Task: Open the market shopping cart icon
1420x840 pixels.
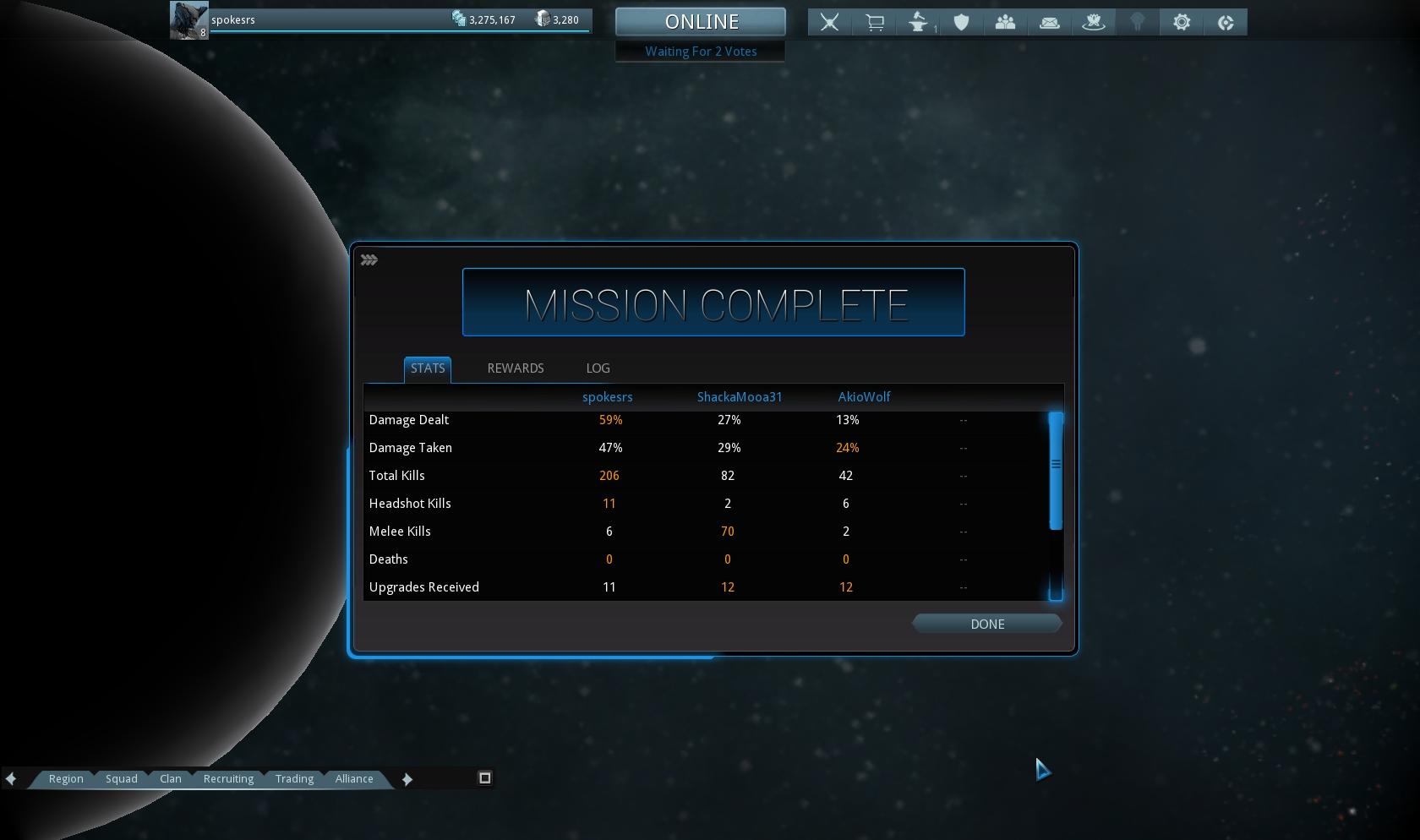Action: tap(874, 23)
